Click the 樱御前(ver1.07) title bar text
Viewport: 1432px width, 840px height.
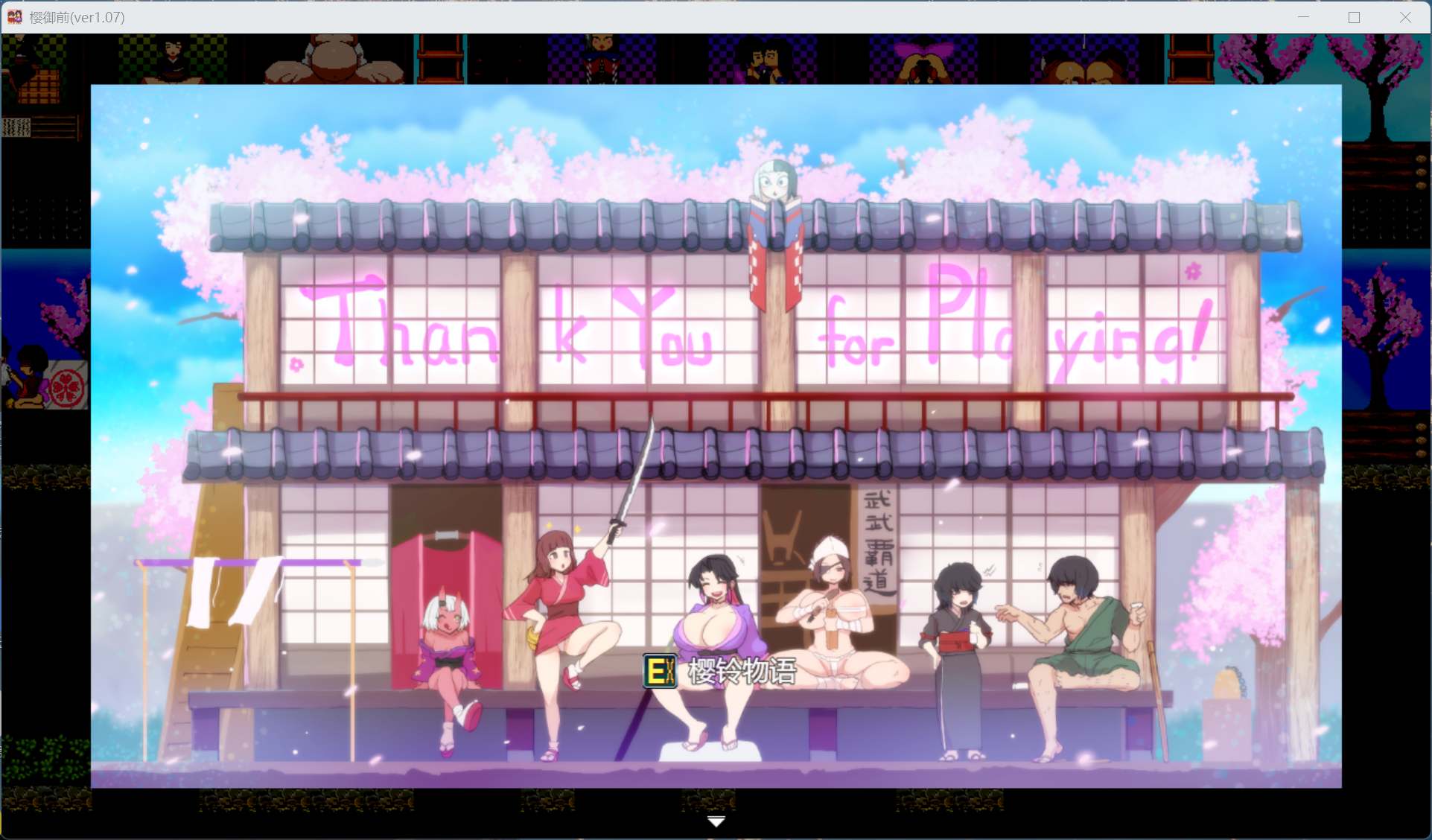77,16
